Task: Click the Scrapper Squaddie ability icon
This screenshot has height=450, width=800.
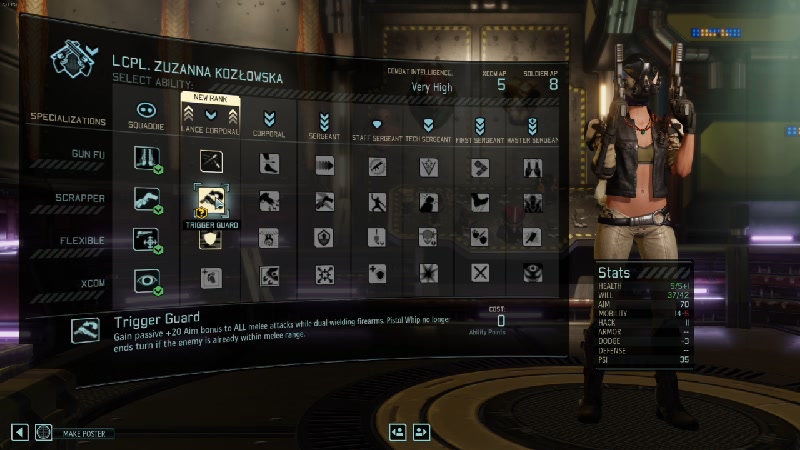Action: pos(145,200)
